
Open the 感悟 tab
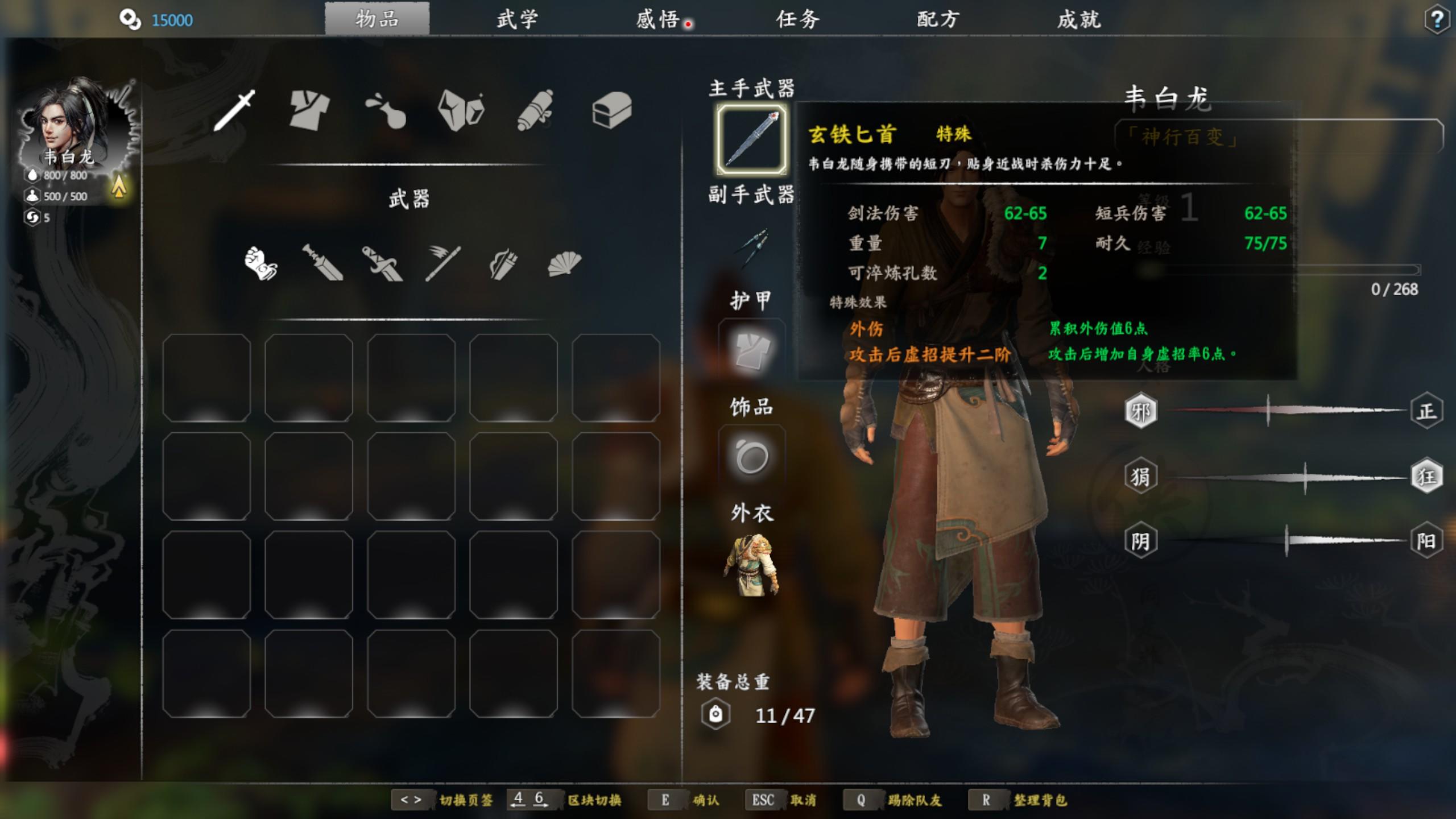pos(657,20)
